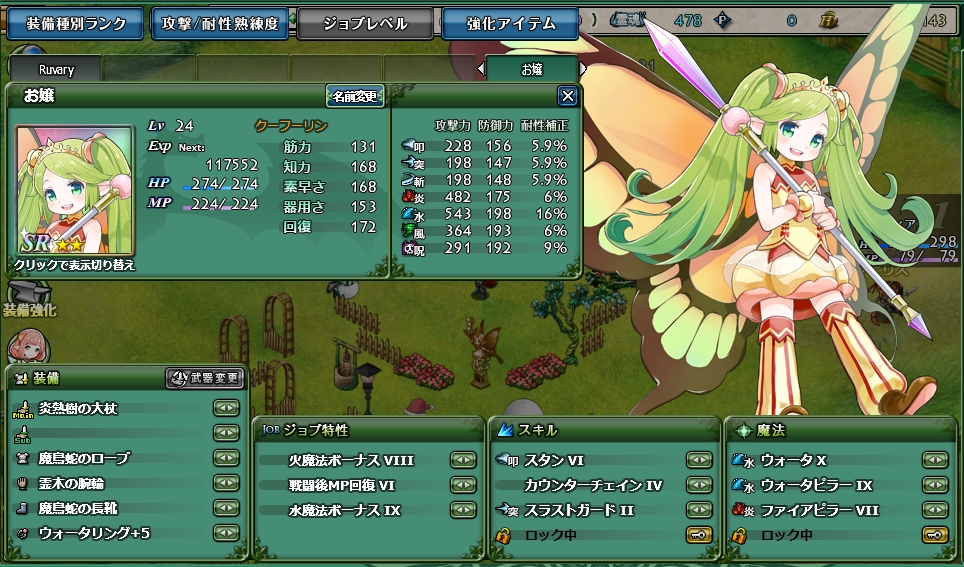
Task: Open the 装備種別ランク menu
Action: tap(76, 23)
